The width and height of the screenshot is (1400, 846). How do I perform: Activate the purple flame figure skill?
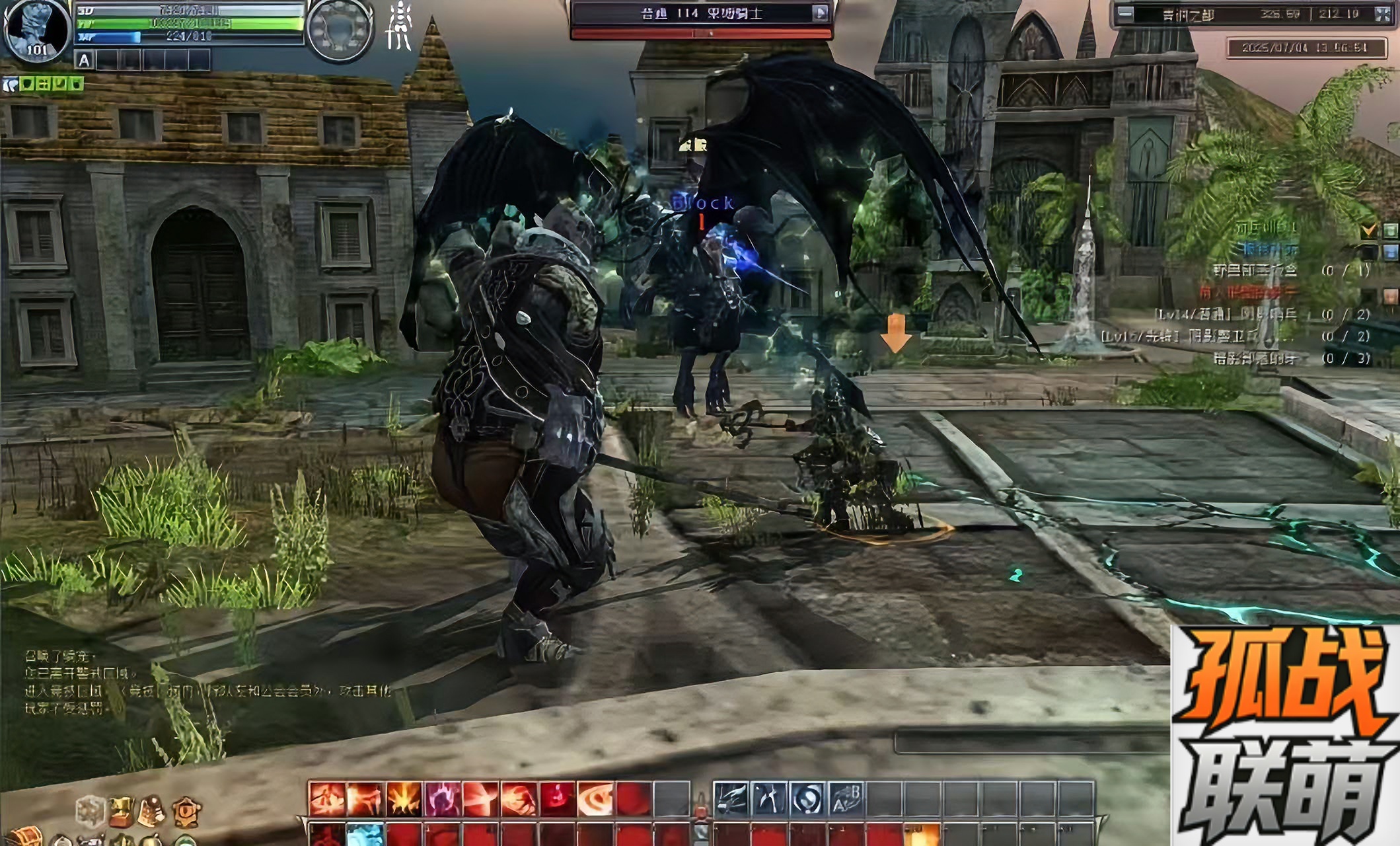(442, 798)
